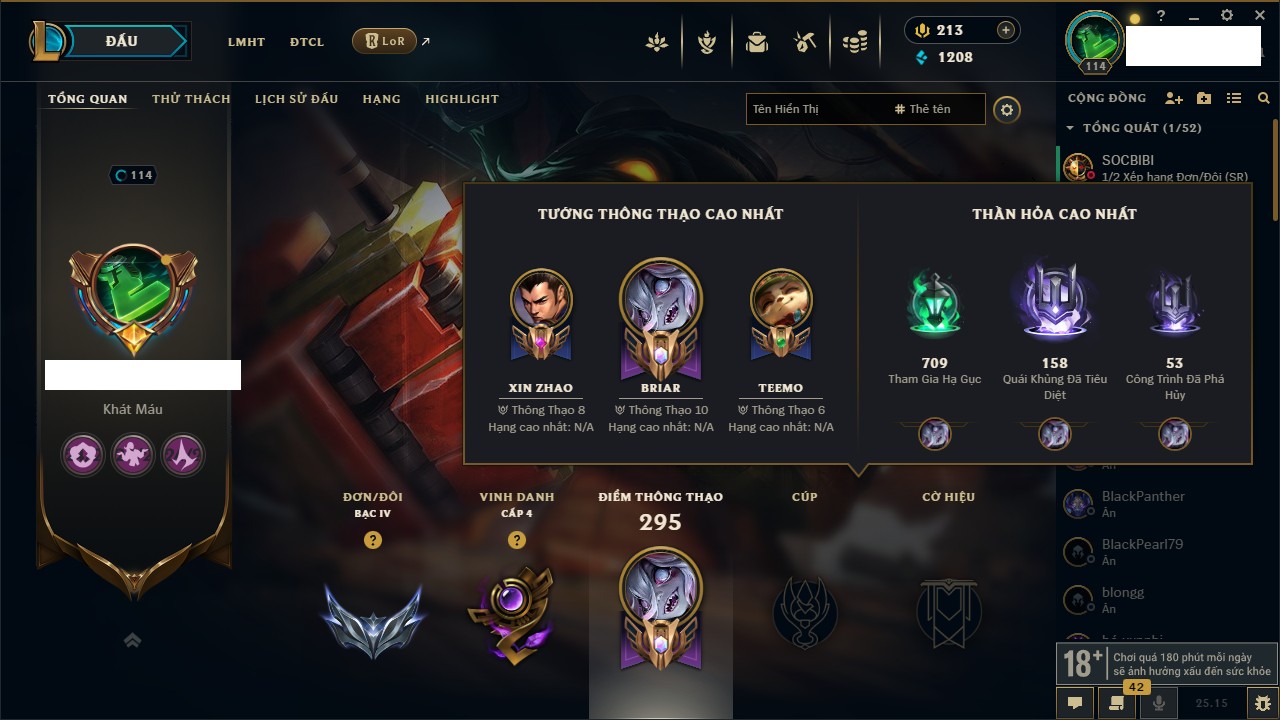1280x720 pixels.
Task: Open the bug report button
Action: pyautogui.click(x=1263, y=703)
